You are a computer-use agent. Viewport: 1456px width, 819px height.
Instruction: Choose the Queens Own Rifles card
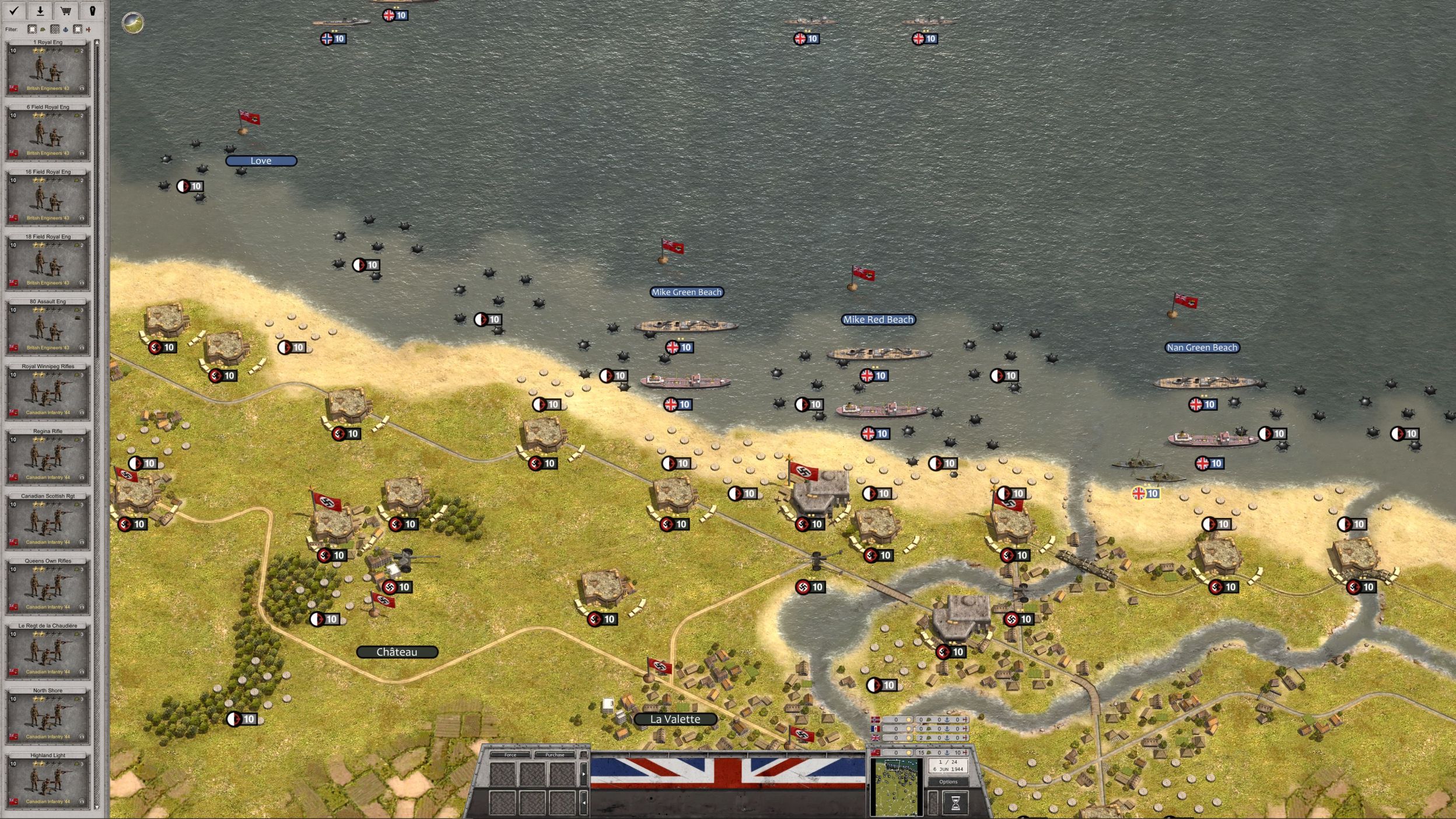coord(48,586)
